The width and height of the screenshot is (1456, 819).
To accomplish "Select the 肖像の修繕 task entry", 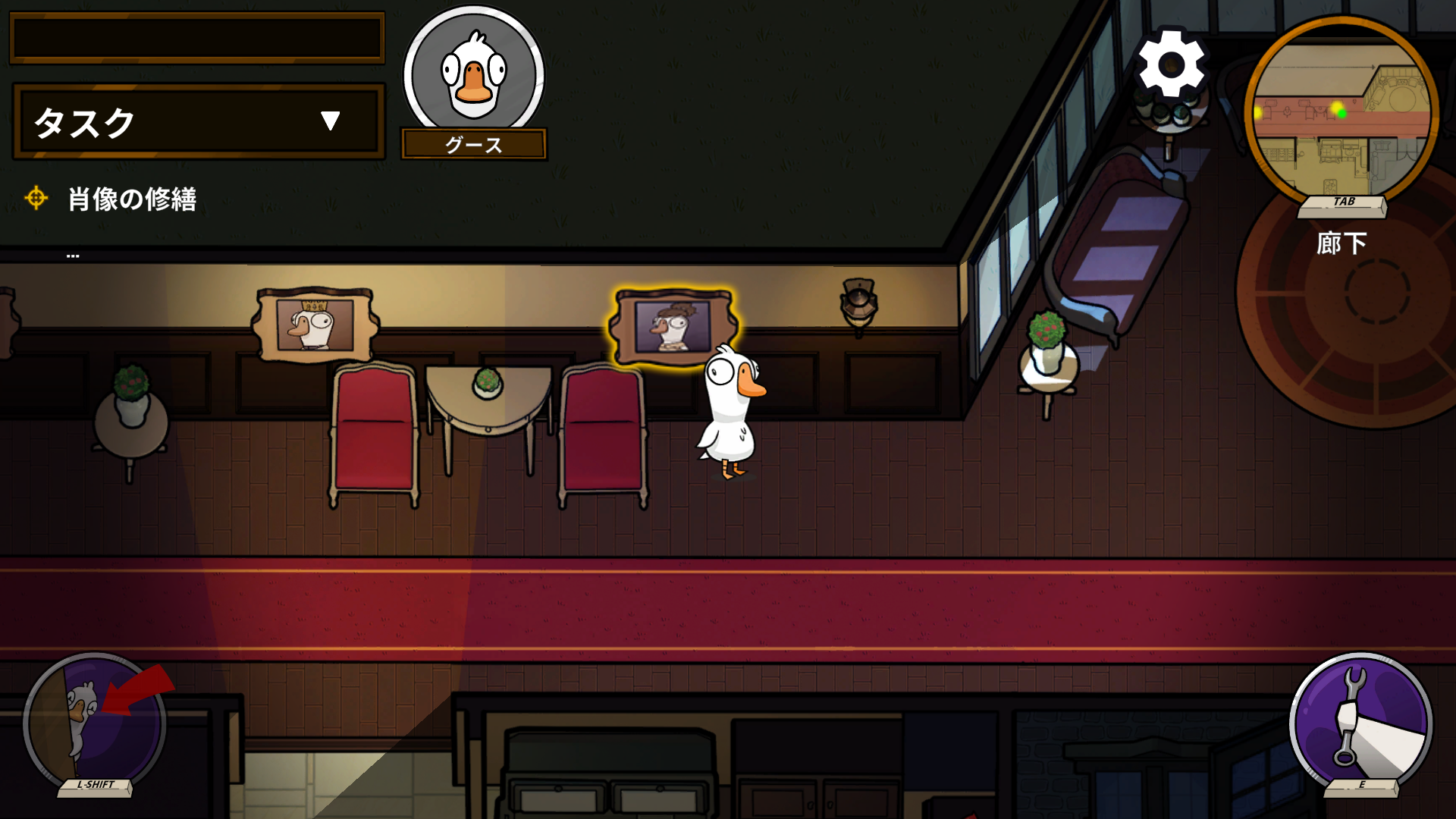I will 132,199.
